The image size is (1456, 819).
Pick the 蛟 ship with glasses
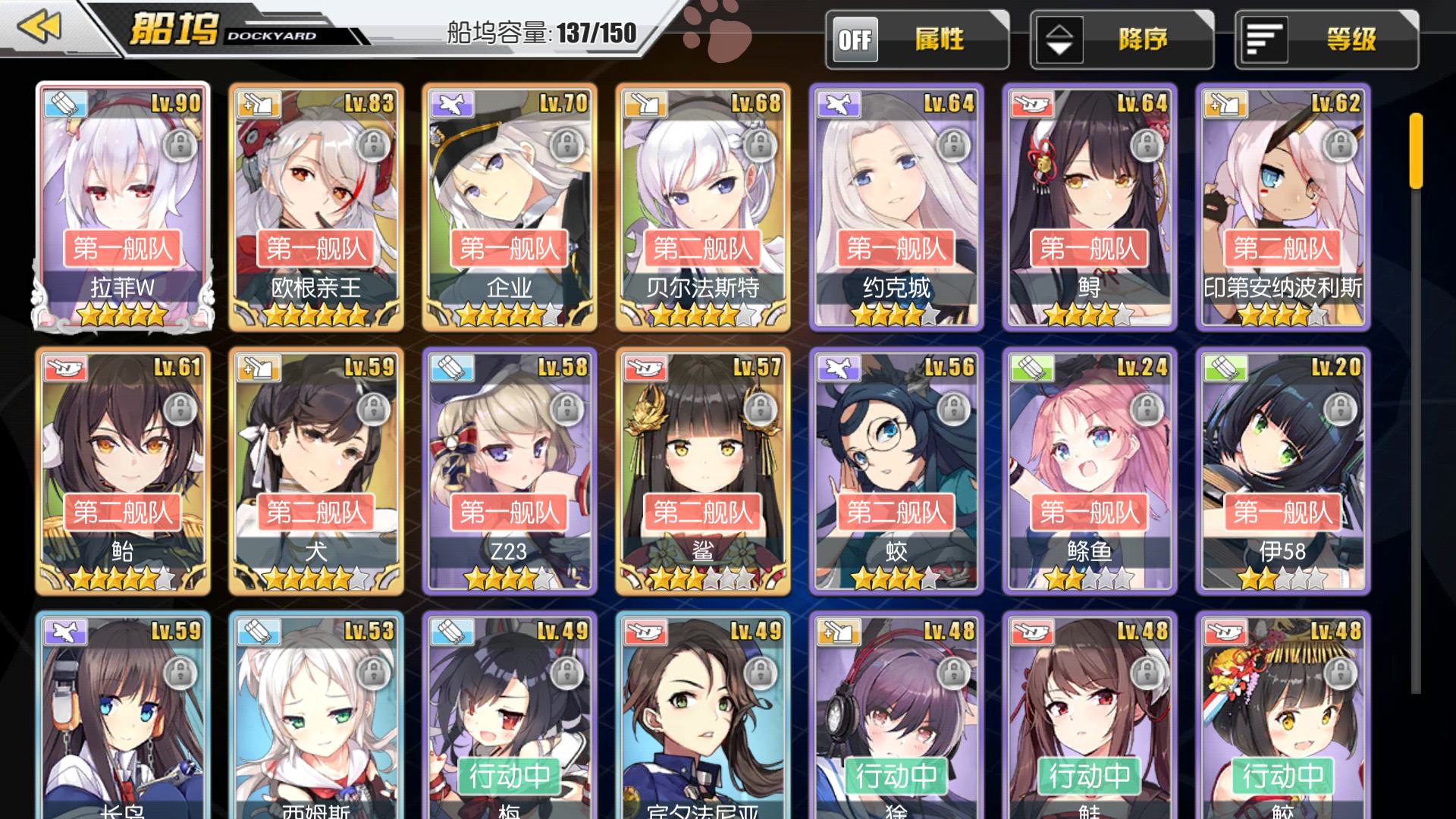[x=896, y=470]
